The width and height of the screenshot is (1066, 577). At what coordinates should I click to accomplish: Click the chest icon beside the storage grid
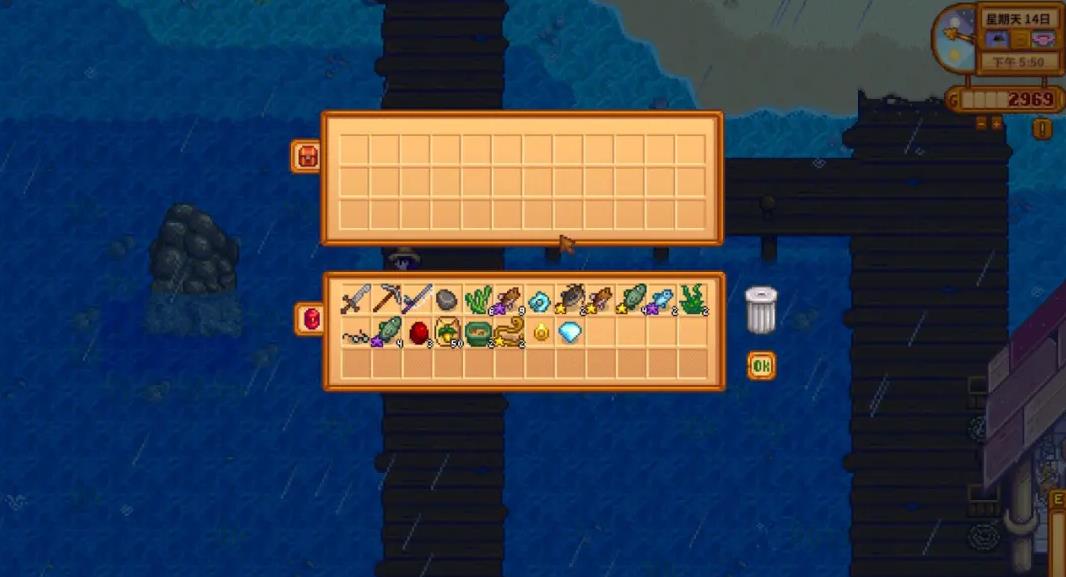(305, 155)
